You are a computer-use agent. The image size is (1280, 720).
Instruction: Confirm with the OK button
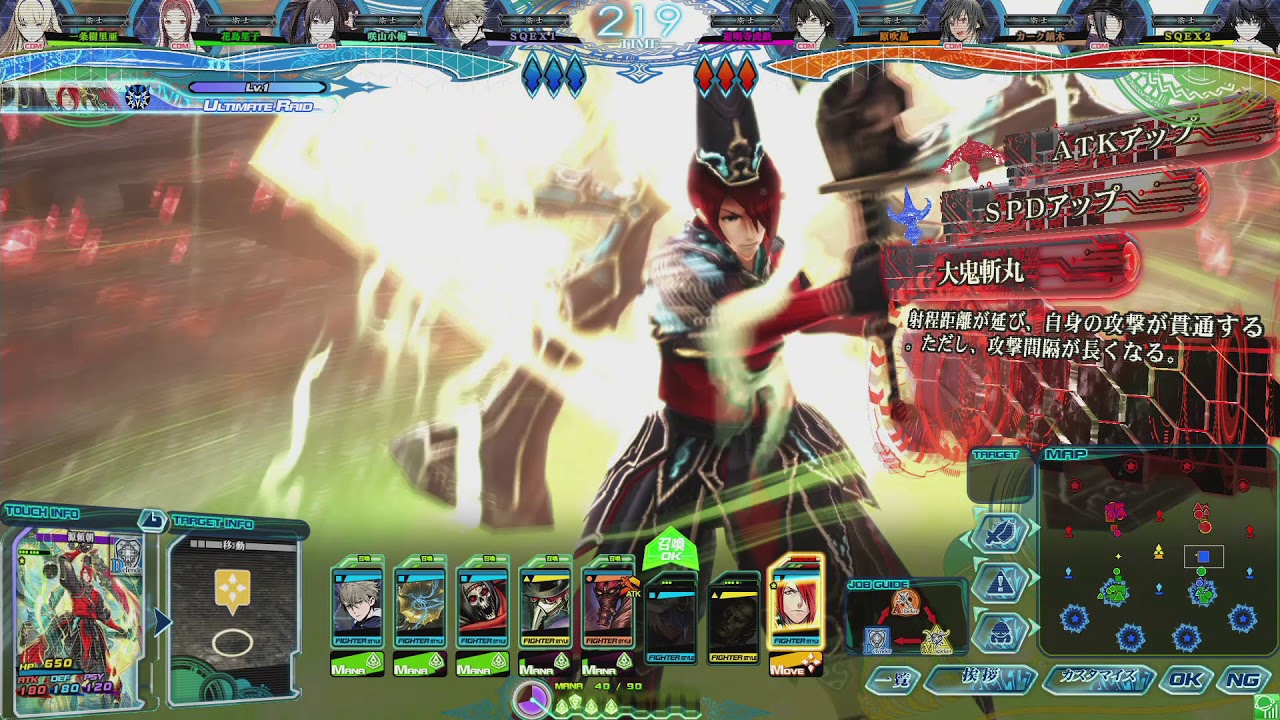click(1185, 680)
